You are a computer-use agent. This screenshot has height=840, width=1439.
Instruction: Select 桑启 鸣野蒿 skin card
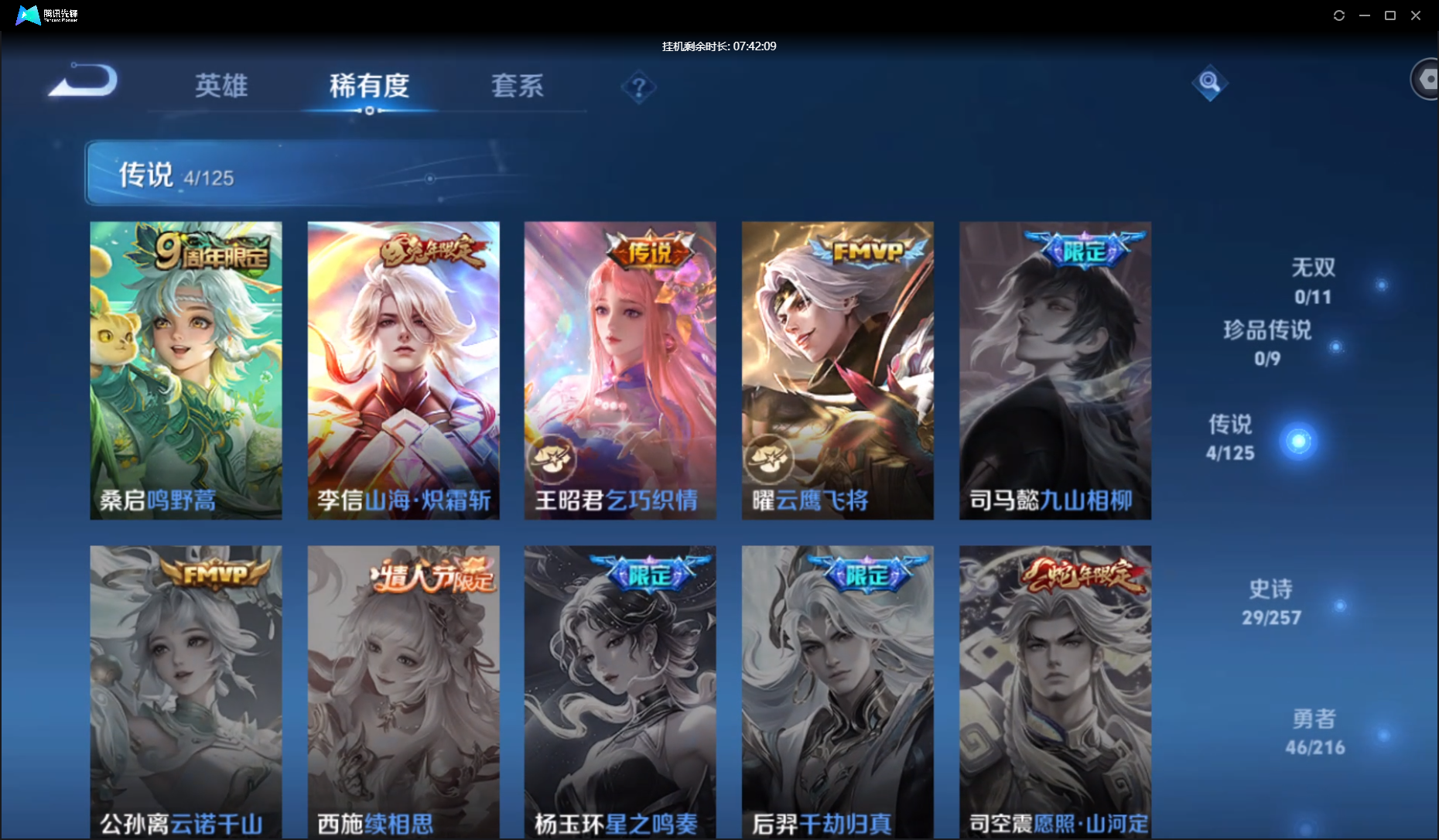click(186, 370)
